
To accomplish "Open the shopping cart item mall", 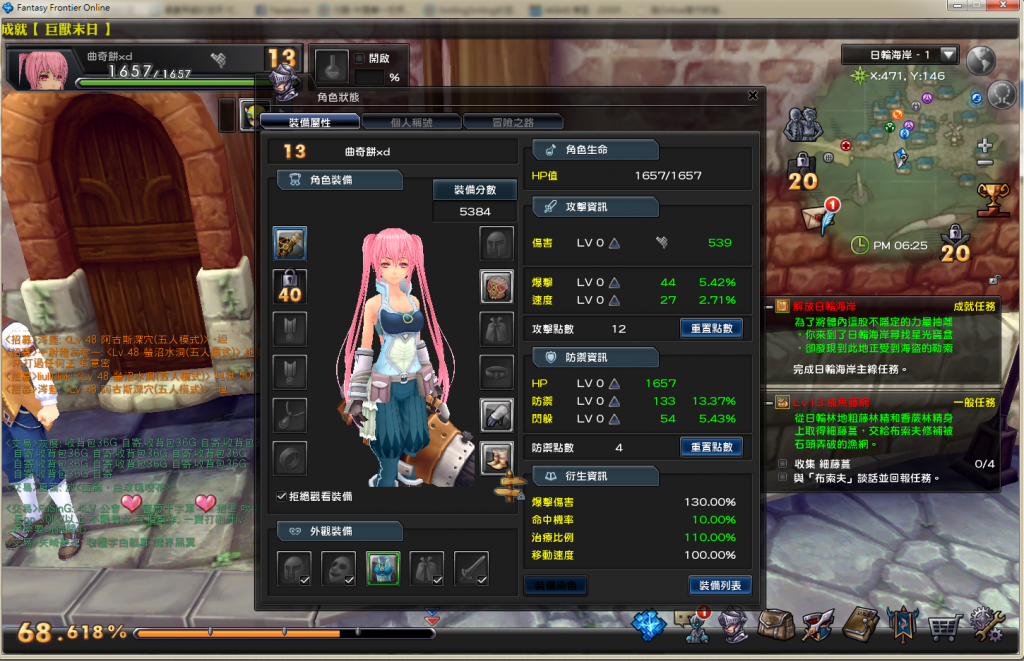I will [943, 627].
